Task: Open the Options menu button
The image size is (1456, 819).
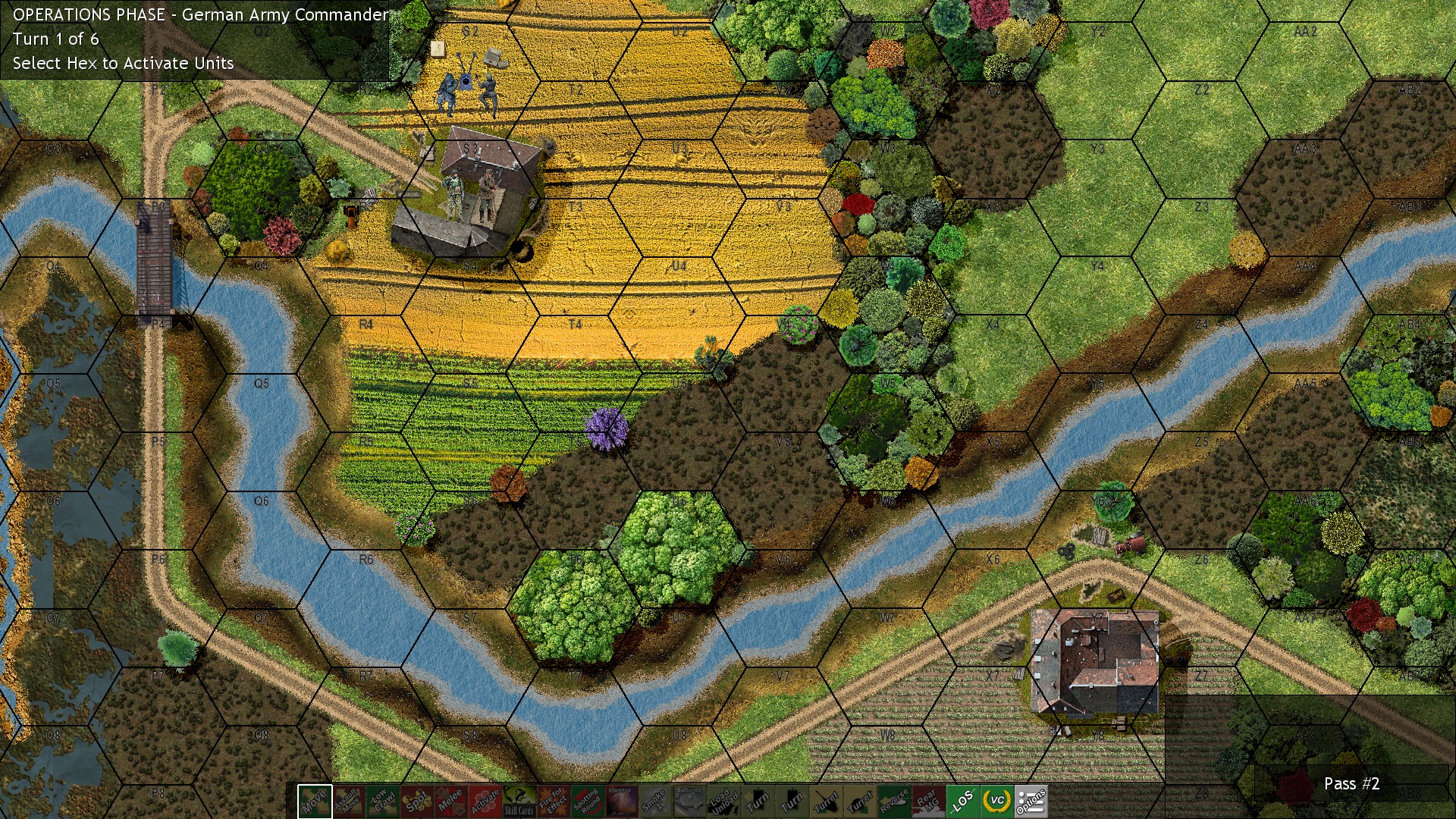Action: (1031, 802)
